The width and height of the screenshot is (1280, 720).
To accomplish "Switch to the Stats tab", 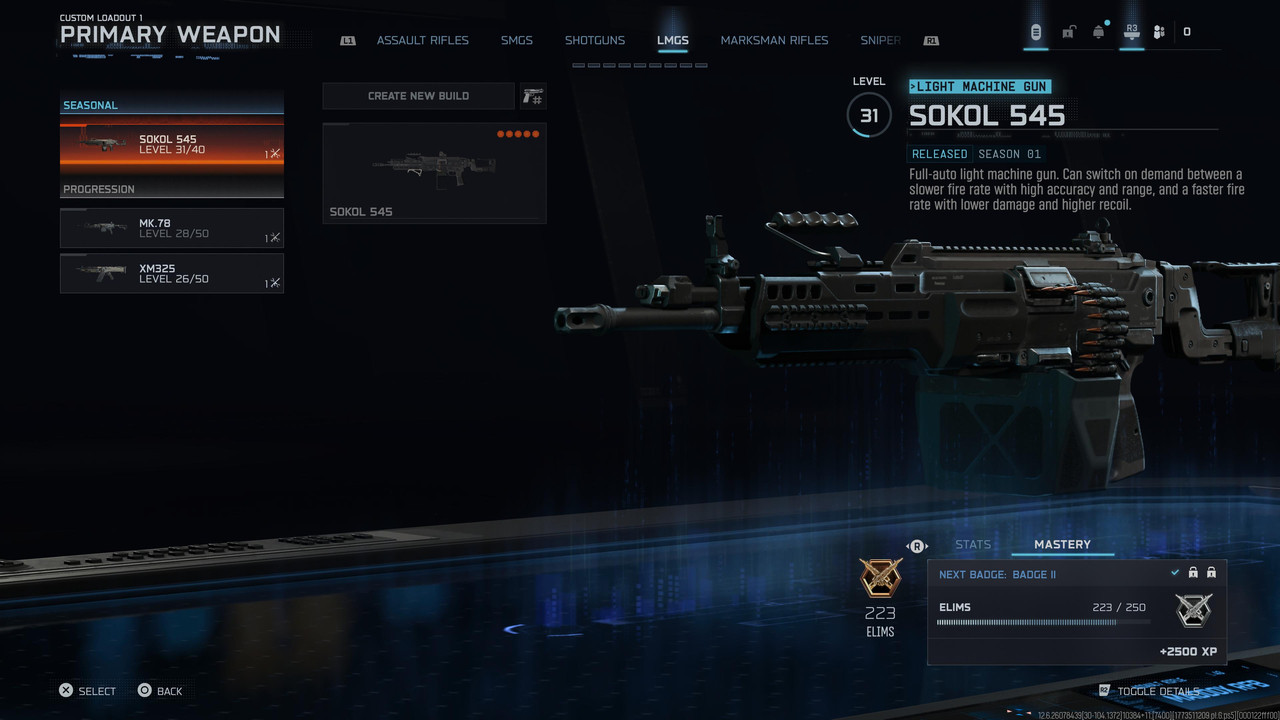I will (x=972, y=545).
